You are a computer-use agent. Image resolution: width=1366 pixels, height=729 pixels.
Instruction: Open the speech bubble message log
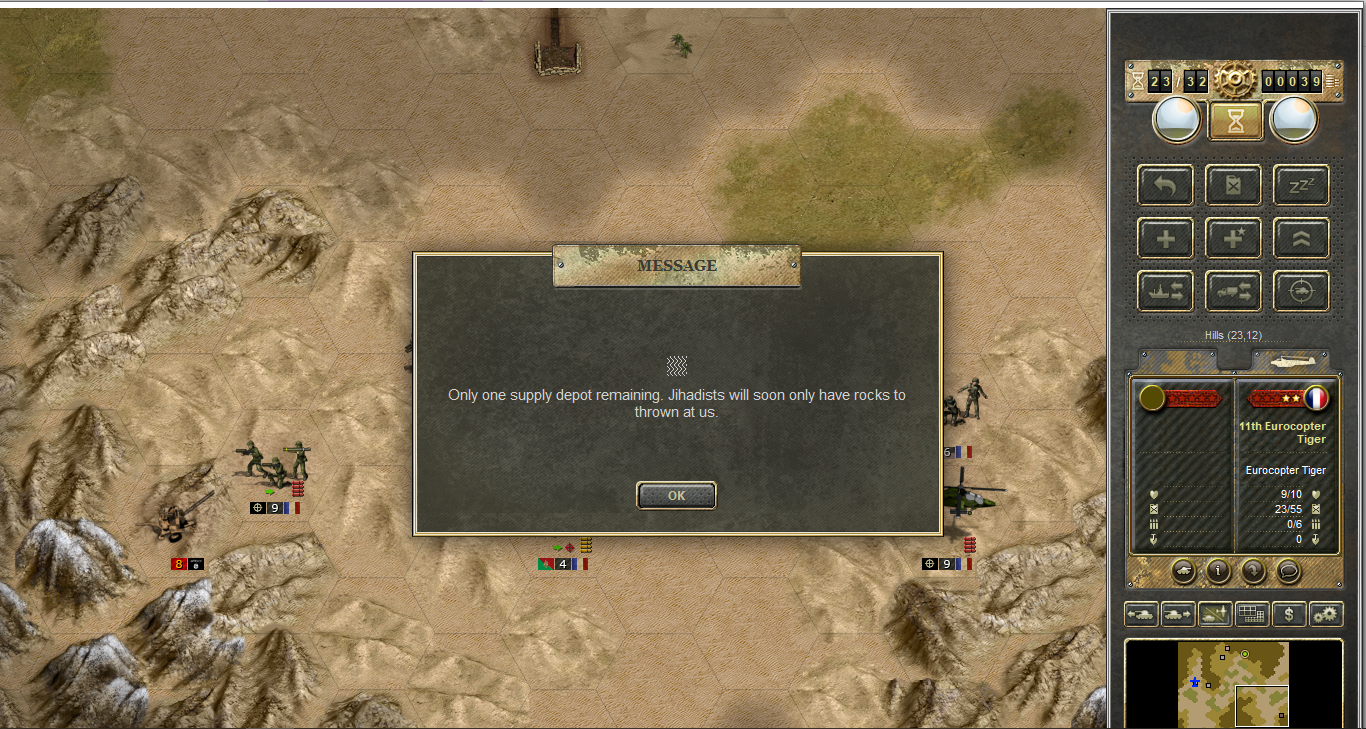(1289, 571)
